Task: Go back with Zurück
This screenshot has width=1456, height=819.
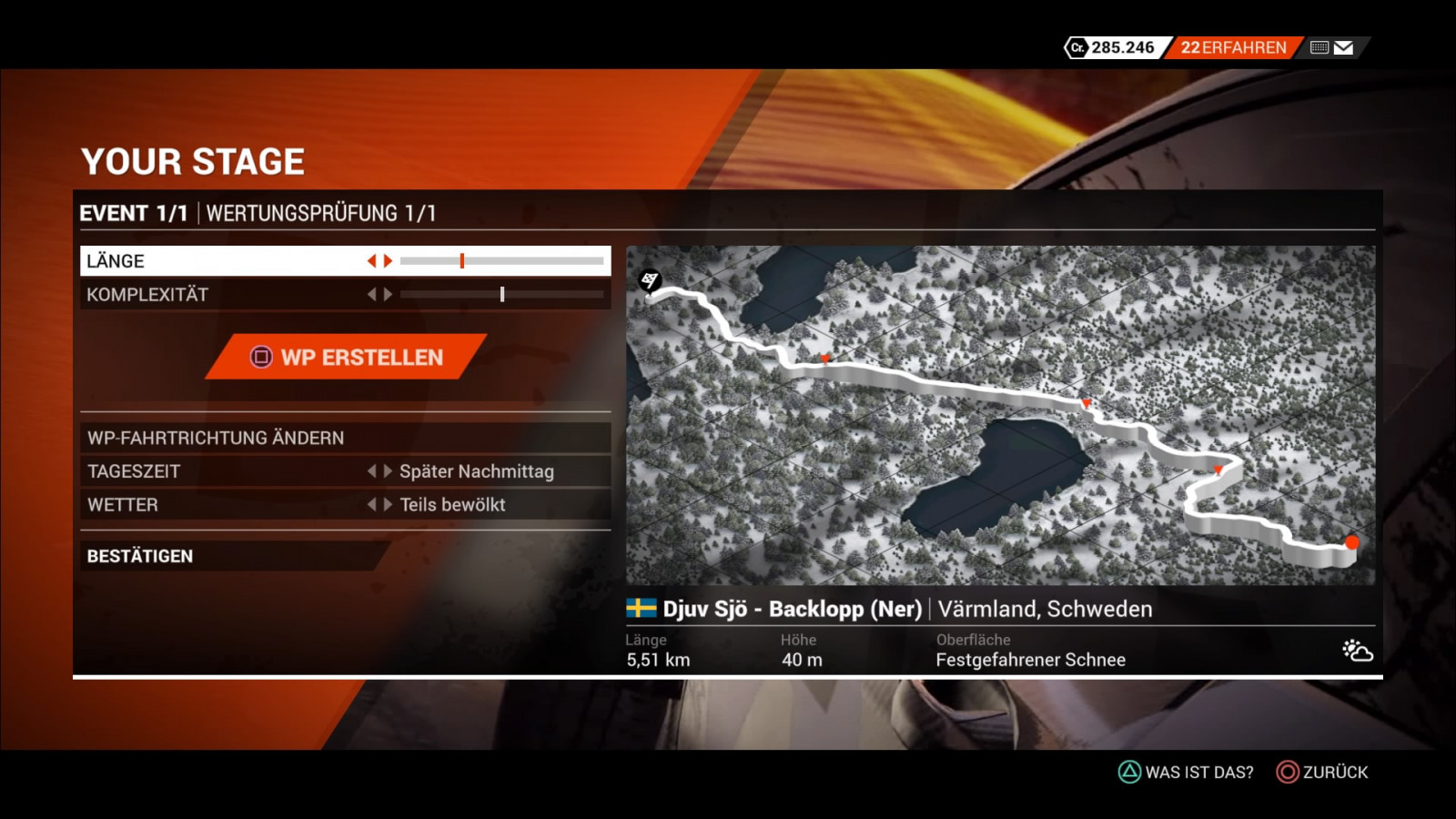Action: 1322,772
